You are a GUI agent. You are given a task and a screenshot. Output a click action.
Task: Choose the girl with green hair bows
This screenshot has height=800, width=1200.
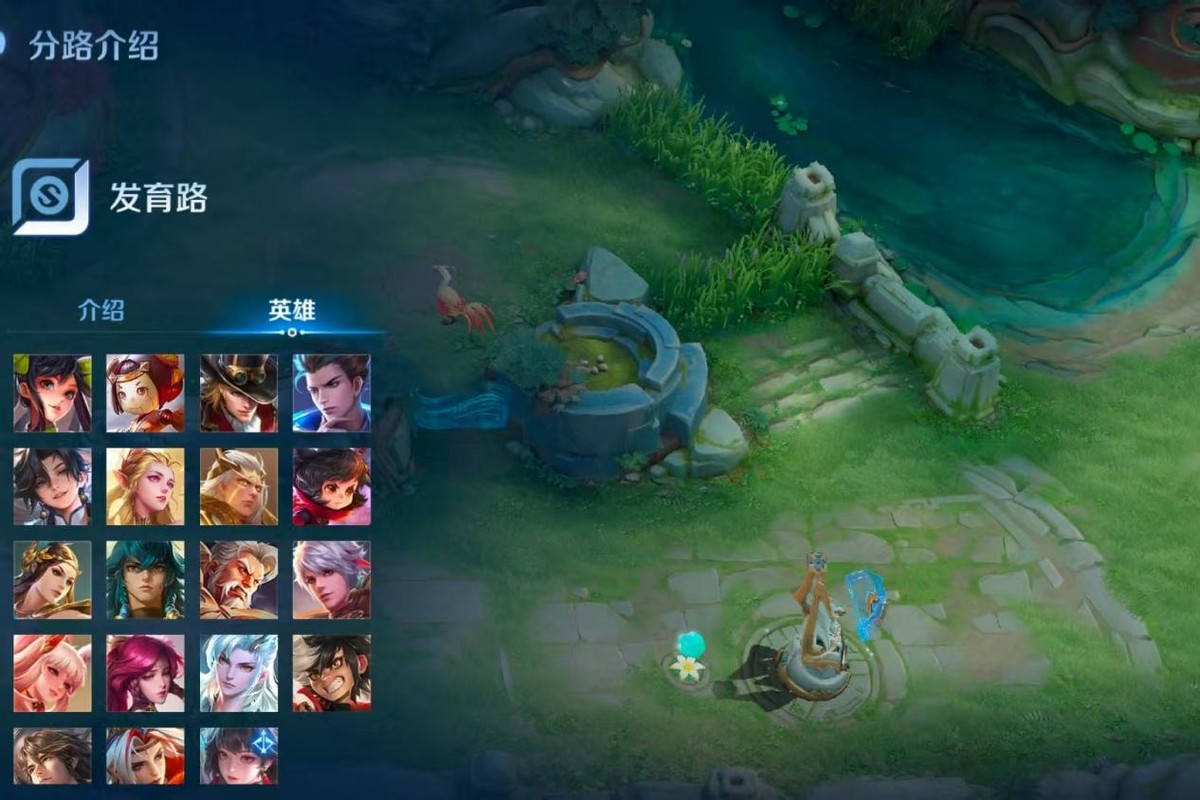(x=52, y=393)
